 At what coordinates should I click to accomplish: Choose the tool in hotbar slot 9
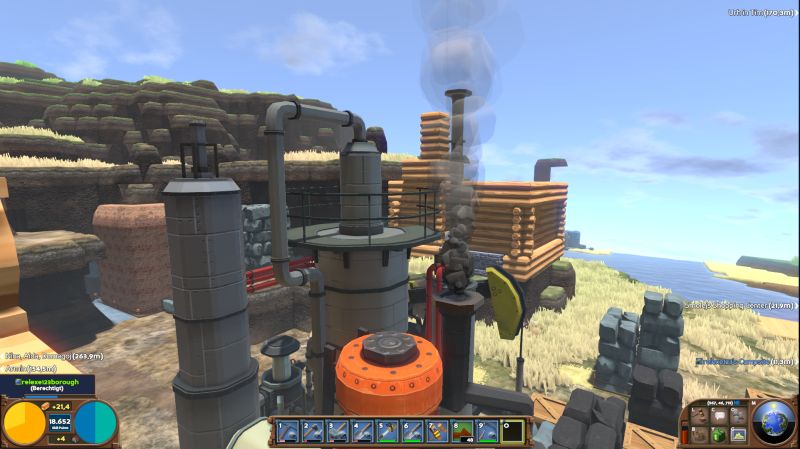click(487, 432)
